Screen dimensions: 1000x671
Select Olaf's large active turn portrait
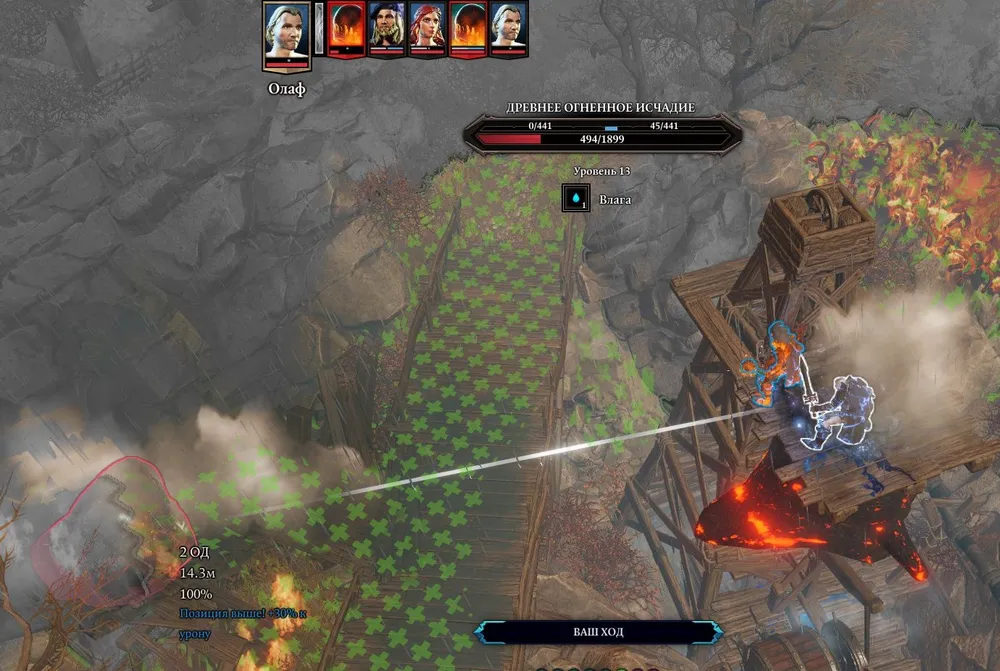[286, 34]
